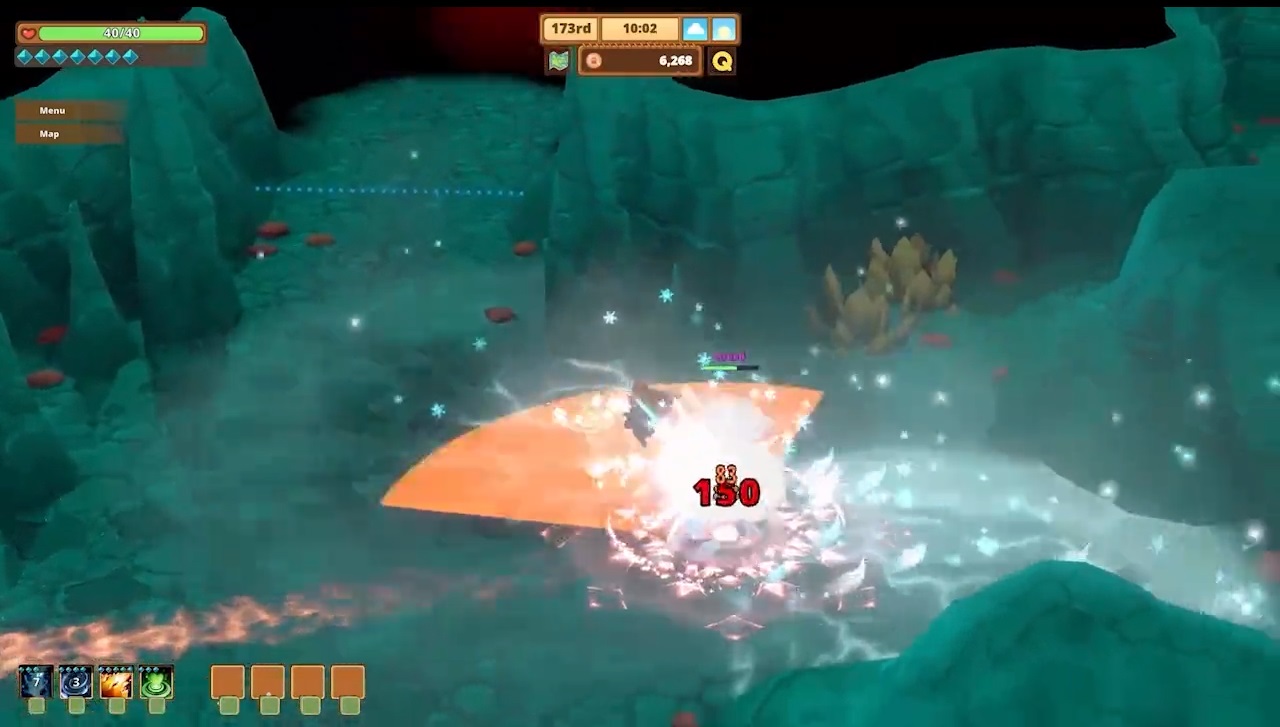Image resolution: width=1280 pixels, height=727 pixels.
Task: Select the cloud weather icon
Action: point(695,29)
